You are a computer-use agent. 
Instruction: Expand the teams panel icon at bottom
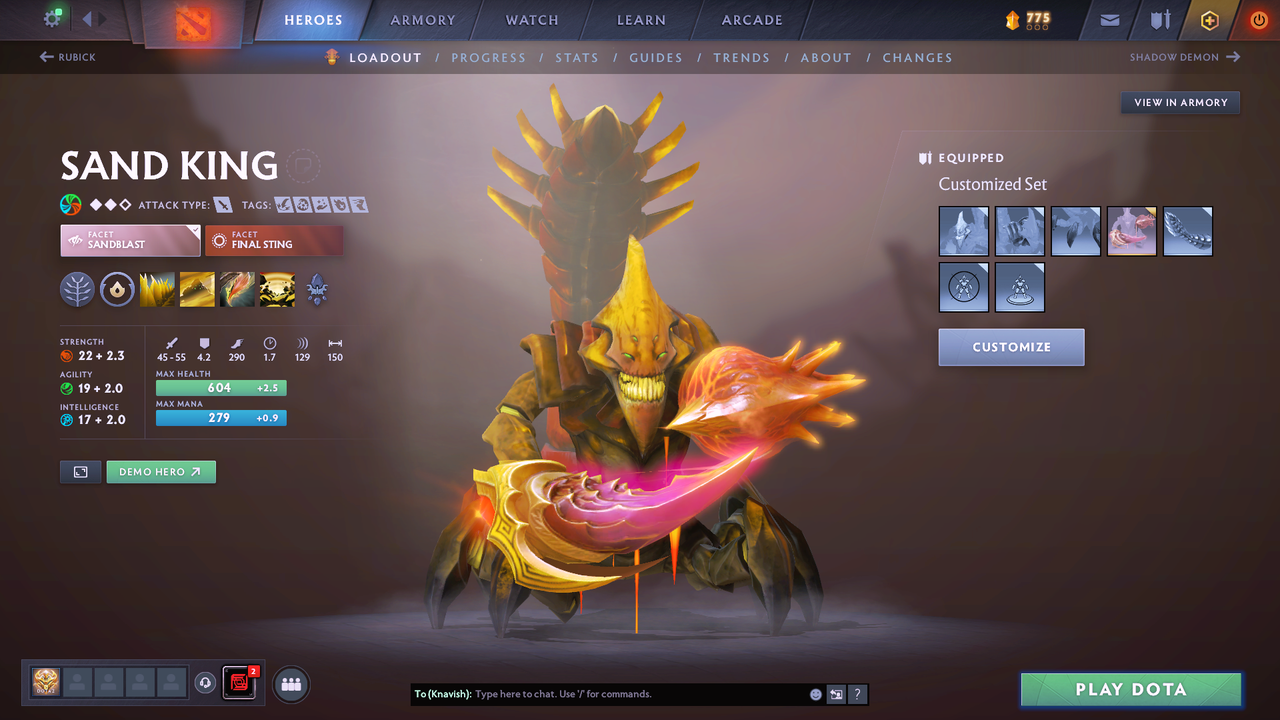coord(290,684)
